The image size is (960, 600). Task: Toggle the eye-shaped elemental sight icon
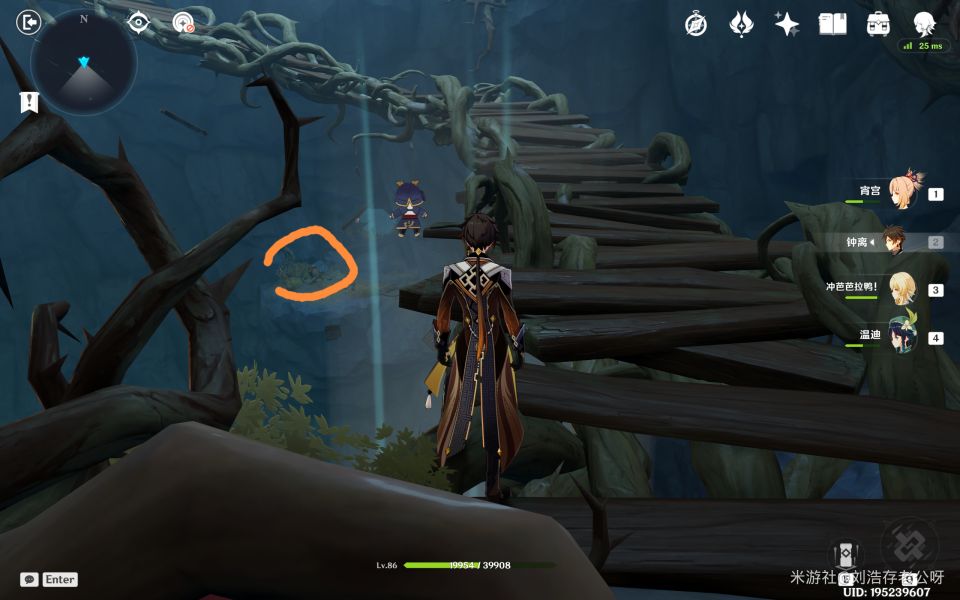138,22
